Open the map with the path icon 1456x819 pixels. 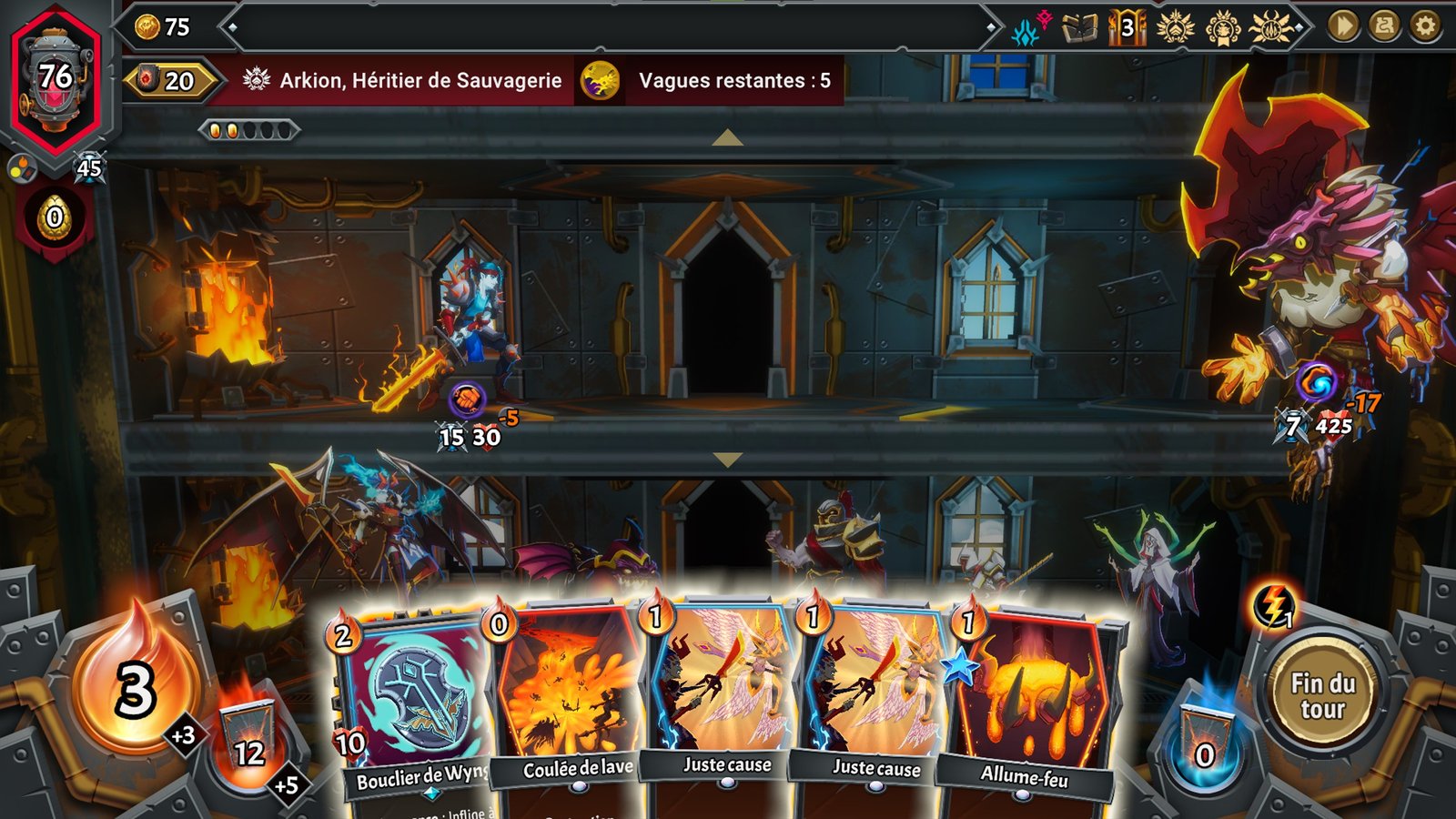[1384, 26]
